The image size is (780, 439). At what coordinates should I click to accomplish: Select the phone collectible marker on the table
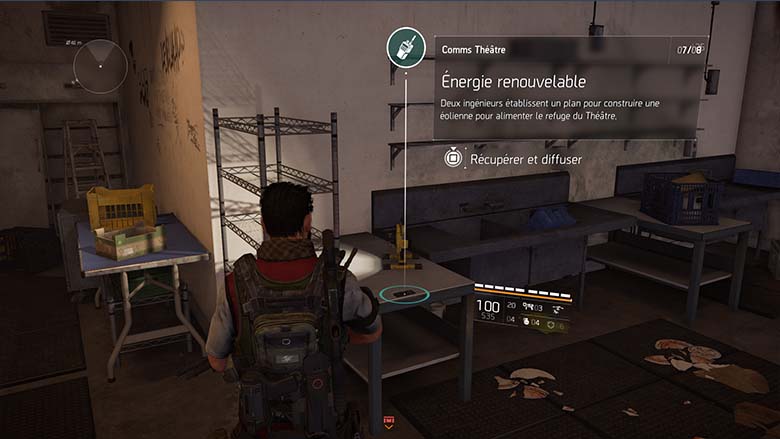click(x=406, y=294)
